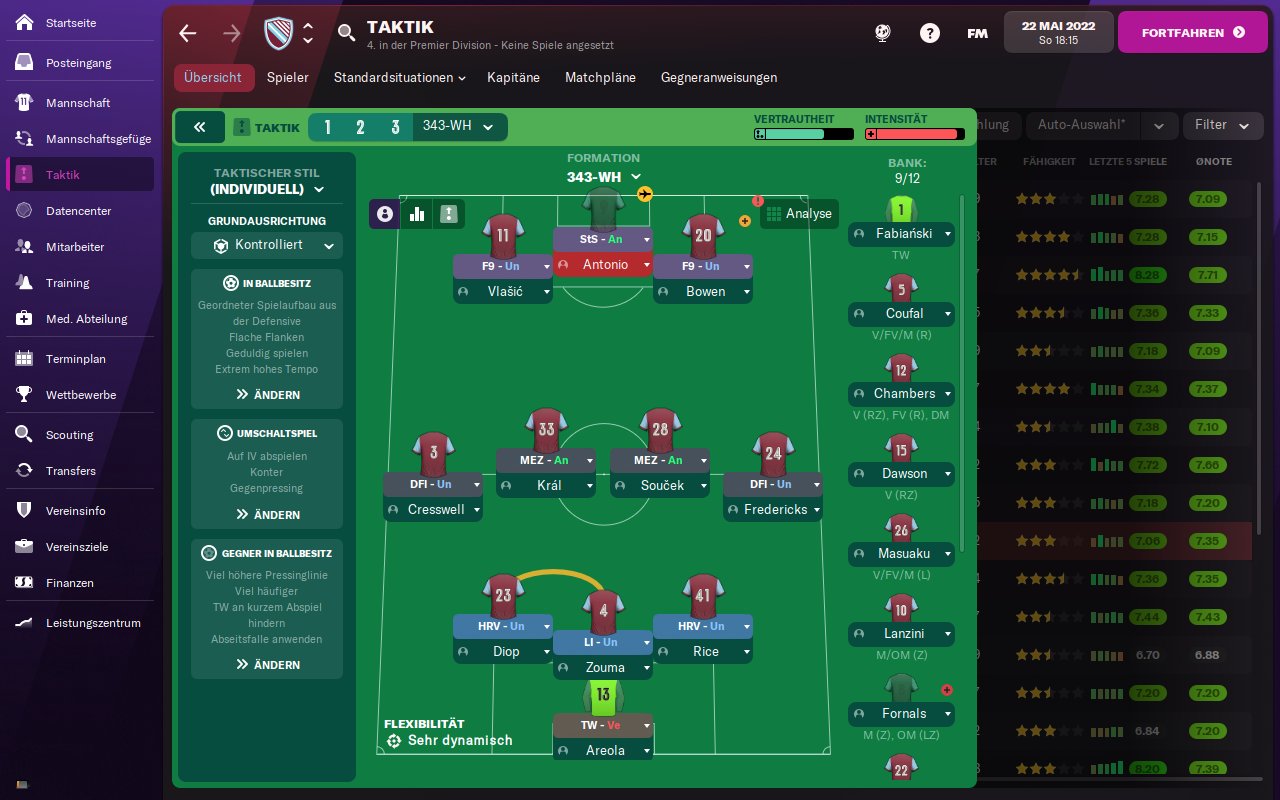This screenshot has height=800, width=1280.
Task: Open the 343-WH tactic name dropdown
Action: 458,127
